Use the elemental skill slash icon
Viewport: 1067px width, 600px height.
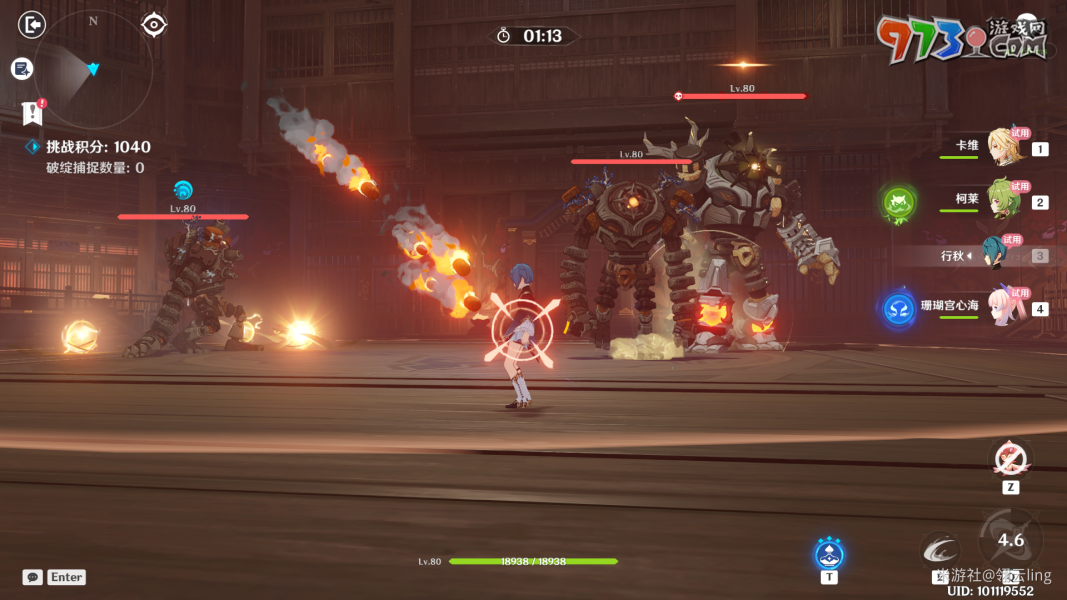pos(940,550)
